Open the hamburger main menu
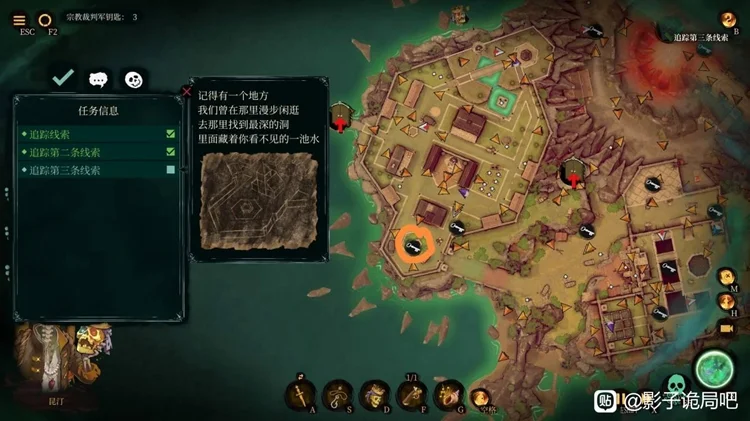This screenshot has width=750, height=421. pos(20,19)
